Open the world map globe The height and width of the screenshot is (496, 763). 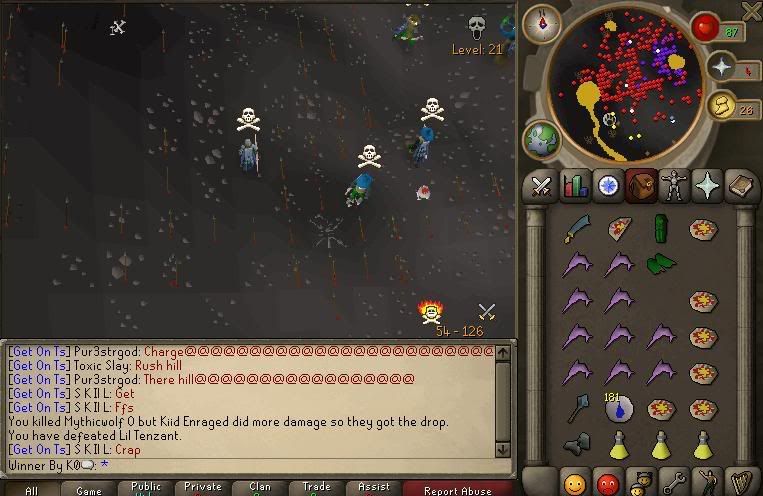point(541,138)
